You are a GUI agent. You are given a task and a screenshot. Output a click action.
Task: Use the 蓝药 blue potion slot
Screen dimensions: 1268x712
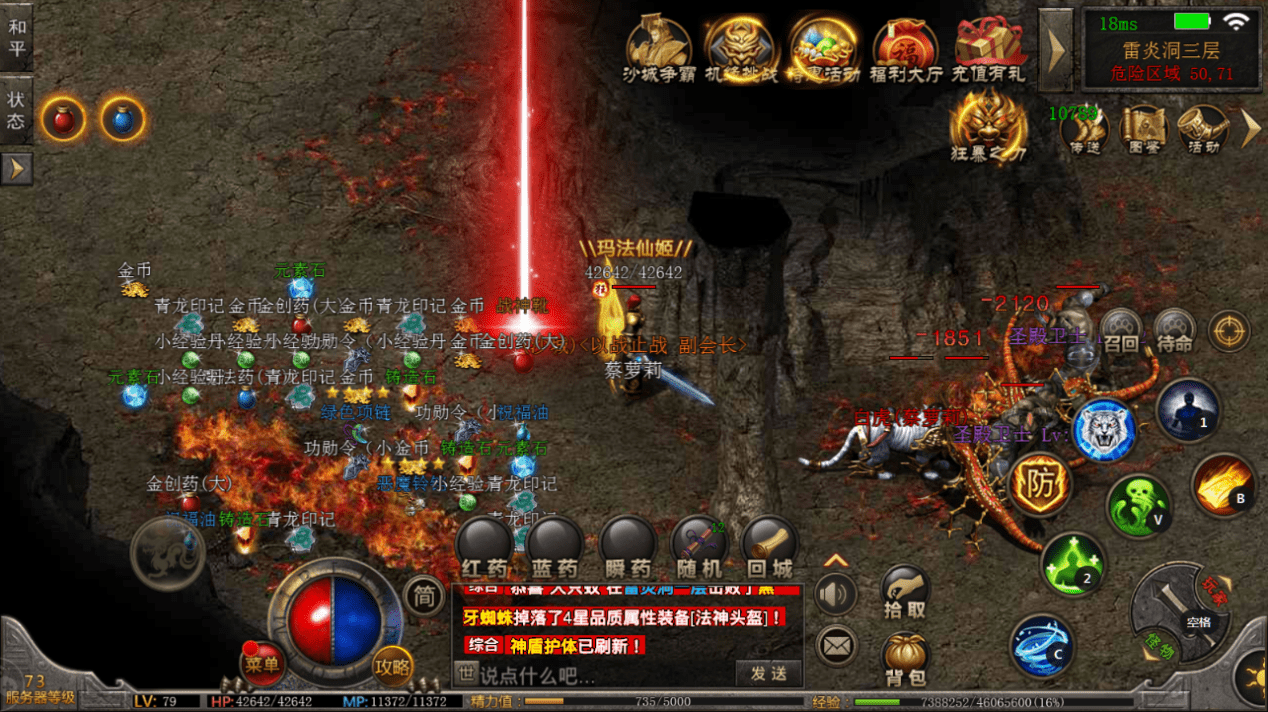coord(555,546)
